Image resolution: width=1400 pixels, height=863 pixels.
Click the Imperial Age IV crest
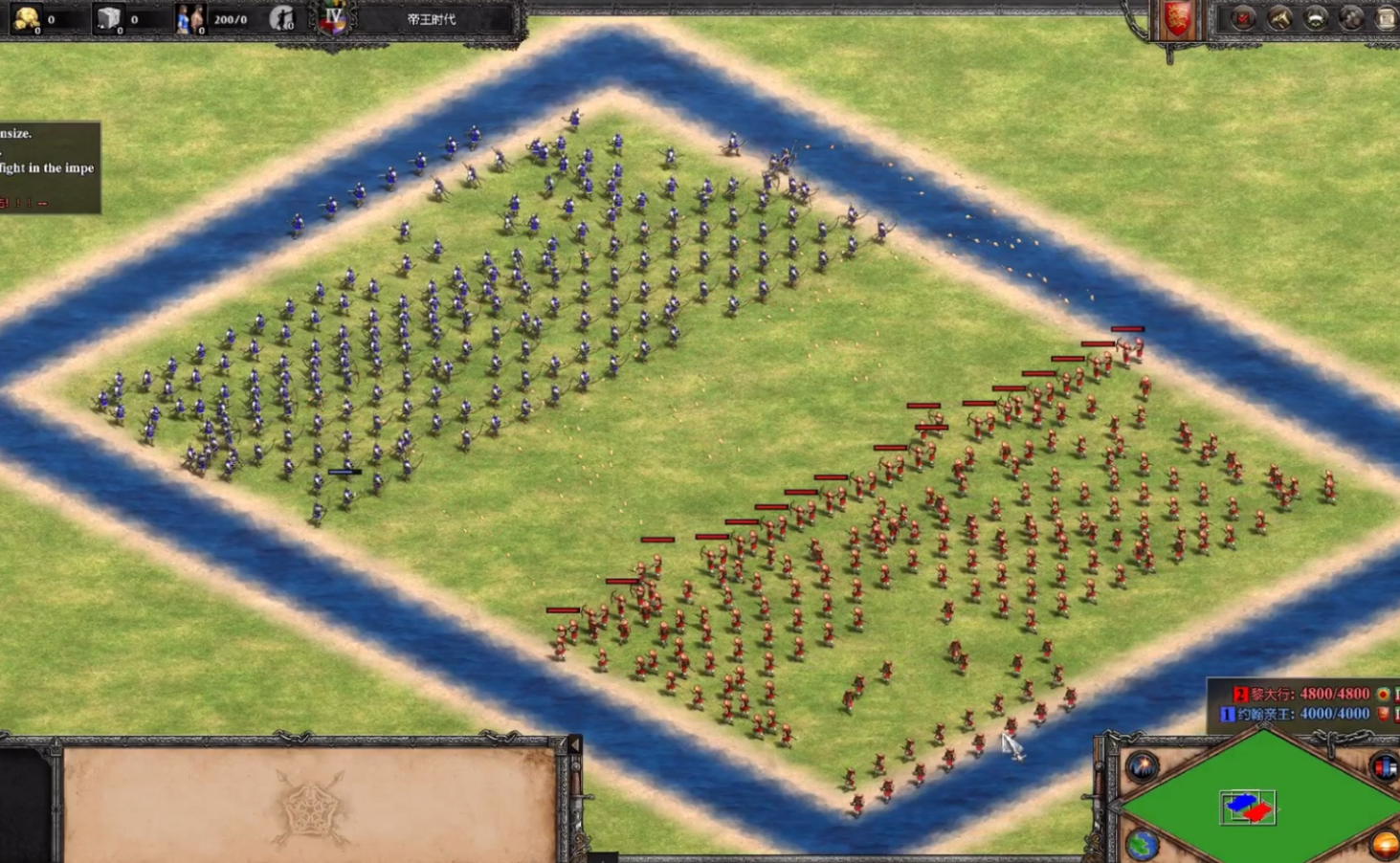point(333,18)
